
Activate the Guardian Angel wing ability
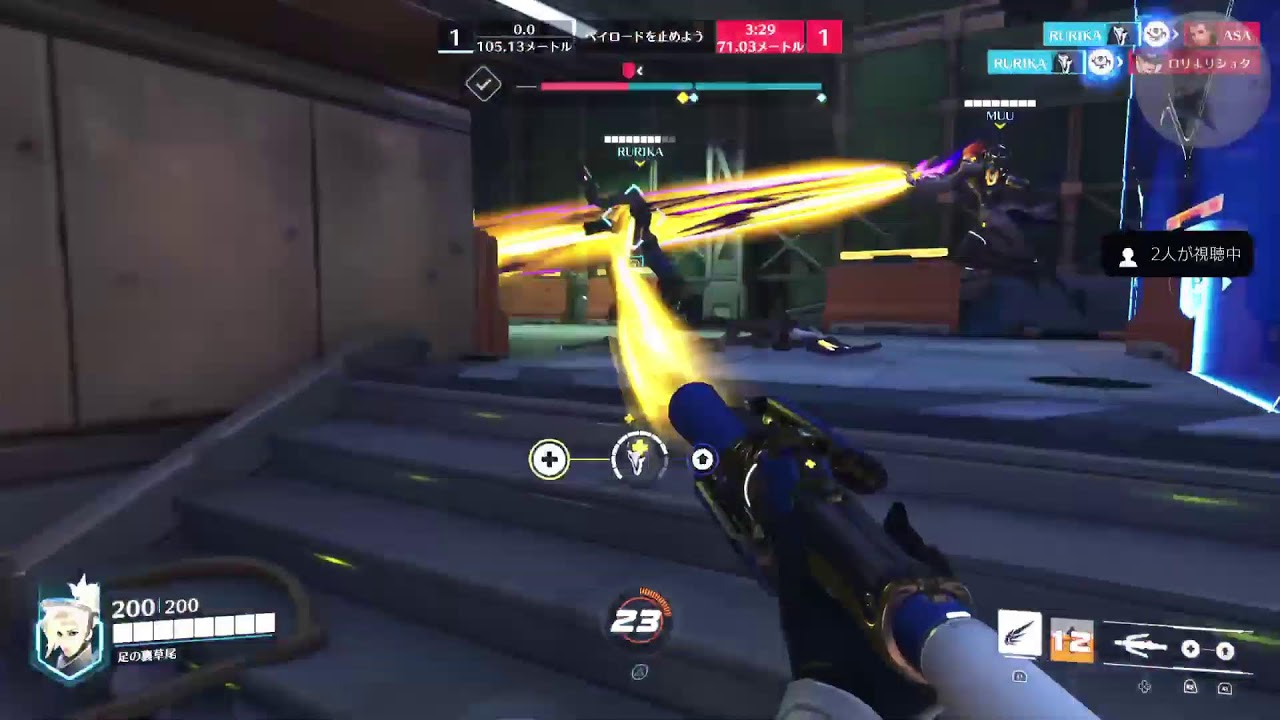point(1020,635)
